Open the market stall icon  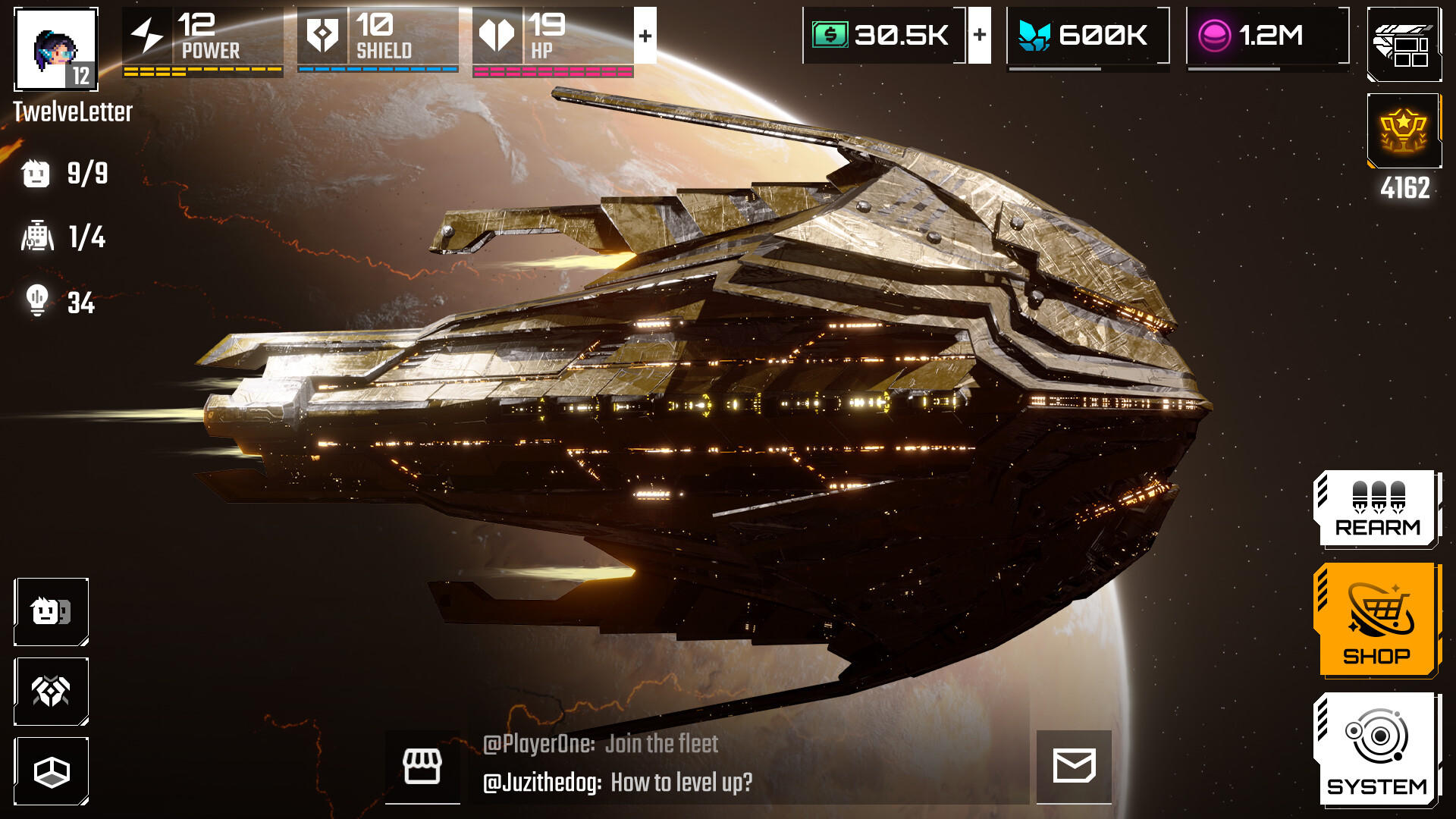pyautogui.click(x=422, y=767)
